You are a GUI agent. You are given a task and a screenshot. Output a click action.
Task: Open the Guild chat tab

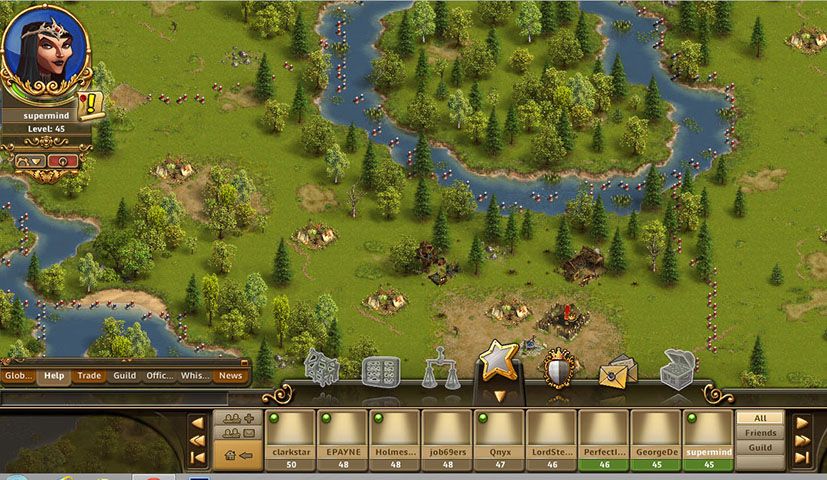click(x=124, y=376)
